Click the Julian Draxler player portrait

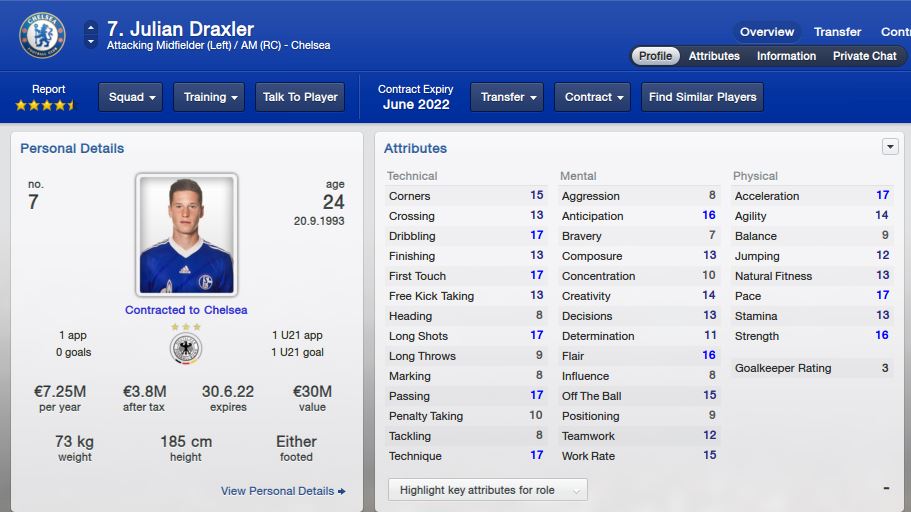pyautogui.click(x=186, y=235)
